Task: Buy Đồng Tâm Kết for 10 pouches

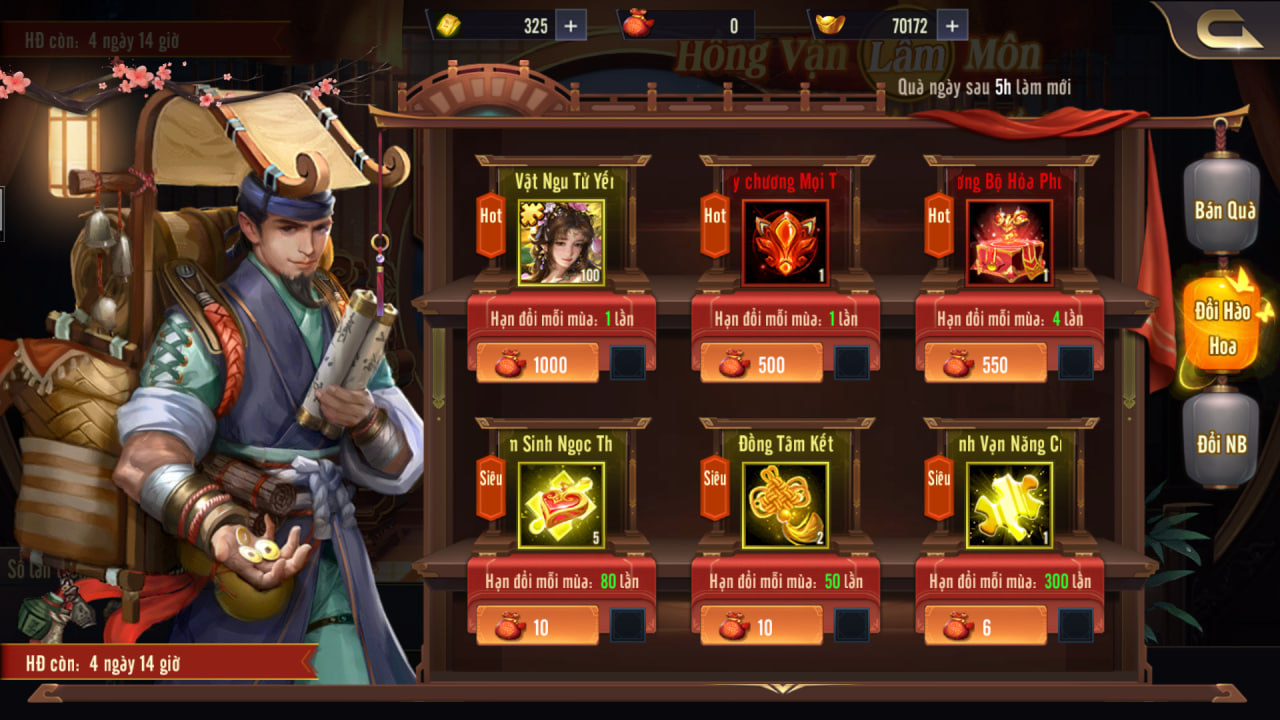Action: click(761, 627)
